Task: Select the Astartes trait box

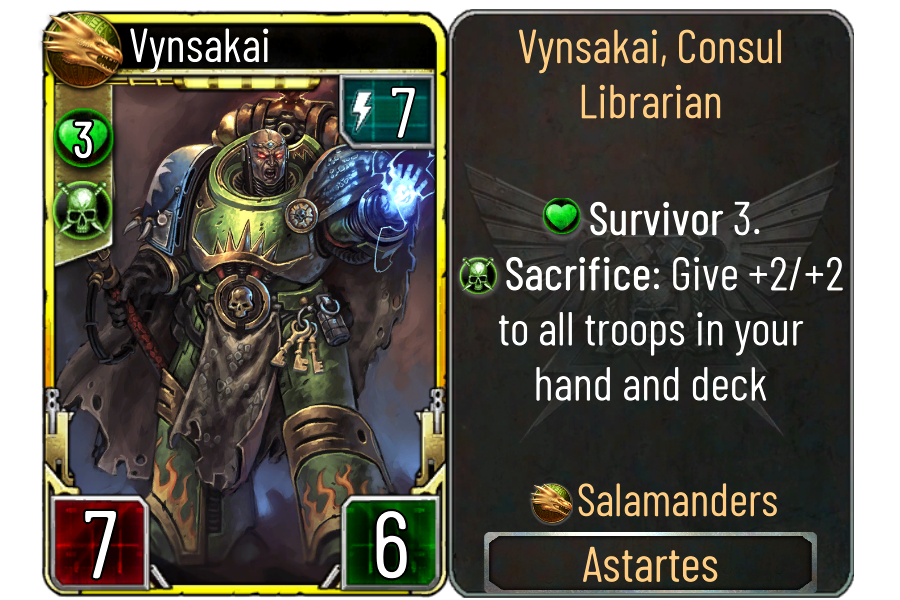Action: coord(650,565)
